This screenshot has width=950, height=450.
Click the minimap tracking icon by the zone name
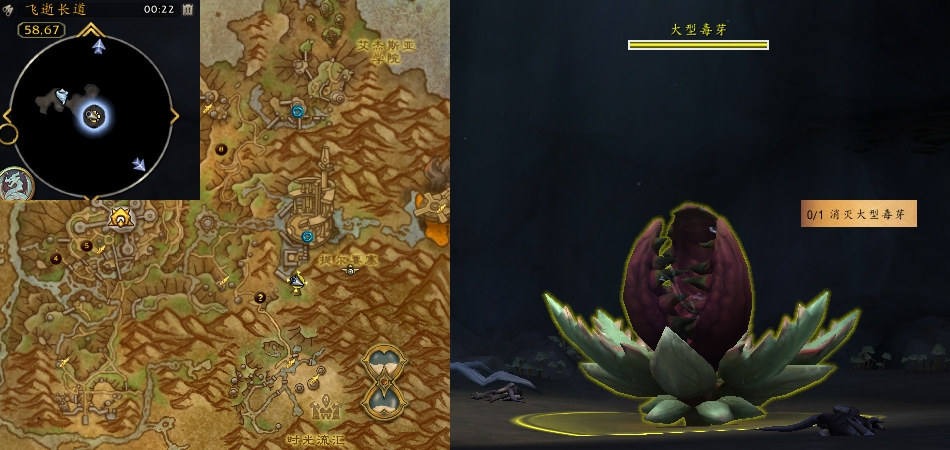tap(9, 9)
